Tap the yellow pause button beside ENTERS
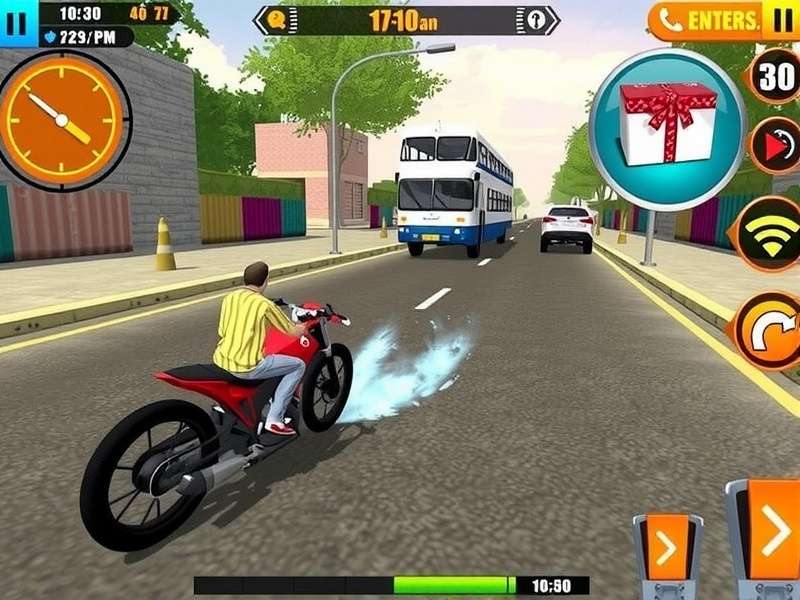The width and height of the screenshot is (800, 600). click(780, 20)
